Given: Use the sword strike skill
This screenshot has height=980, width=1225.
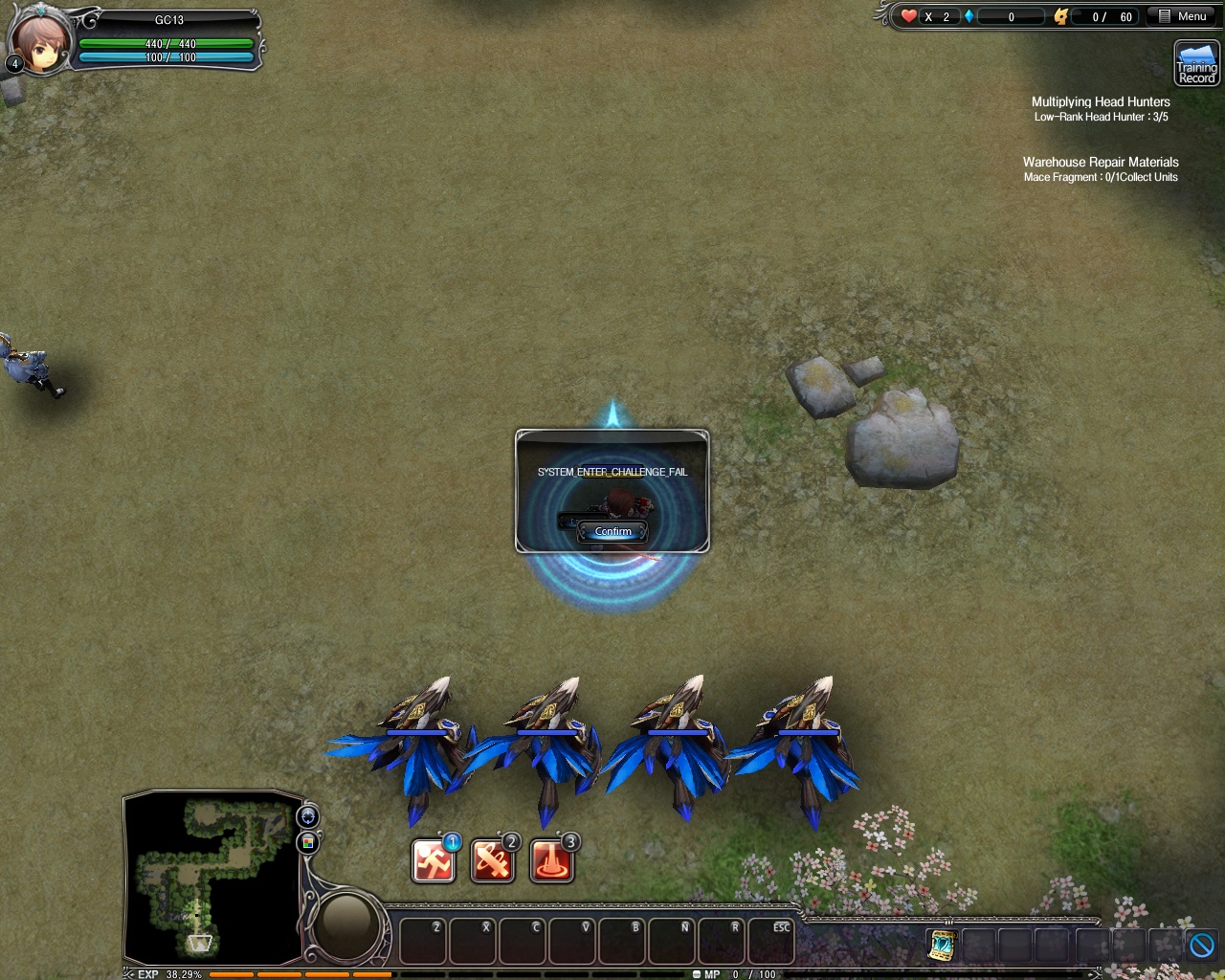Looking at the screenshot, I should (x=492, y=861).
